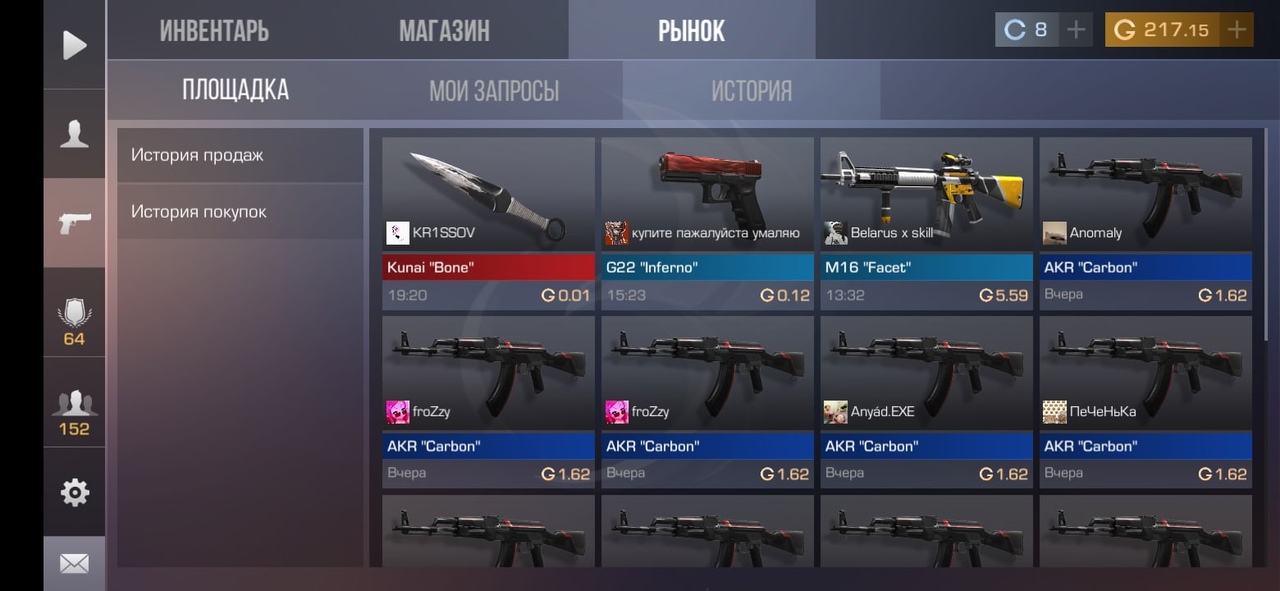Switch to Мои запросы sub-tab
Image resolution: width=1280 pixels, height=591 pixels.
click(494, 92)
